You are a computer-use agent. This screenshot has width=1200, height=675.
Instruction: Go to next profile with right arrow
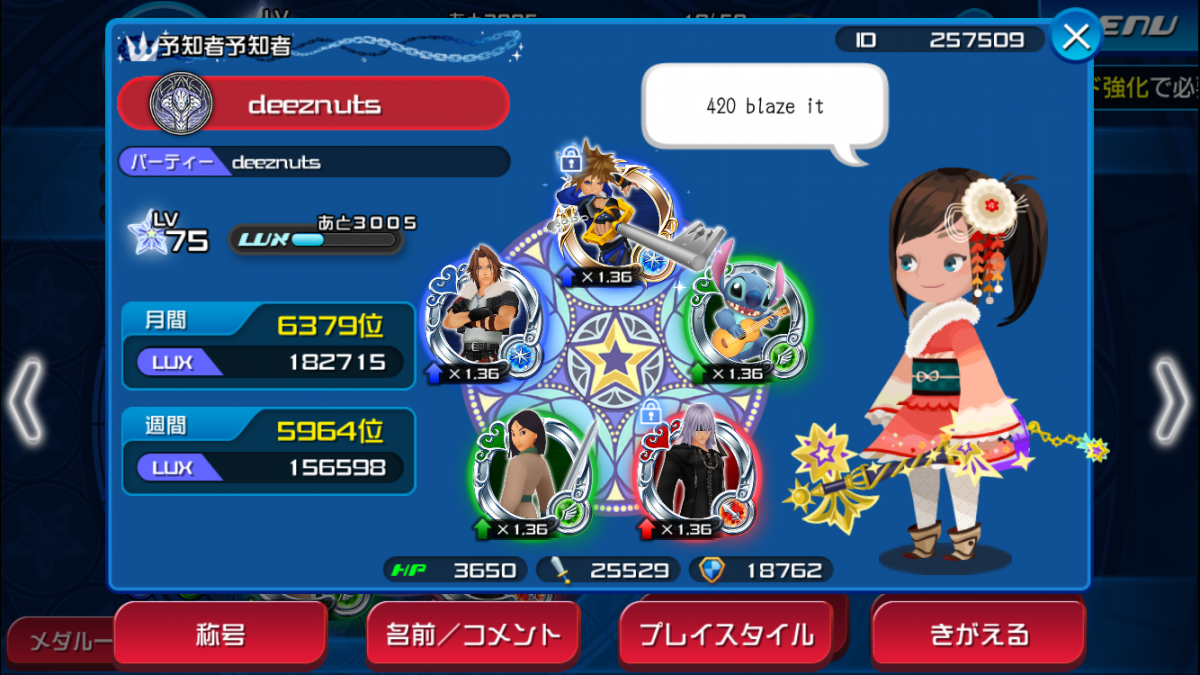pyautogui.click(x=1174, y=400)
